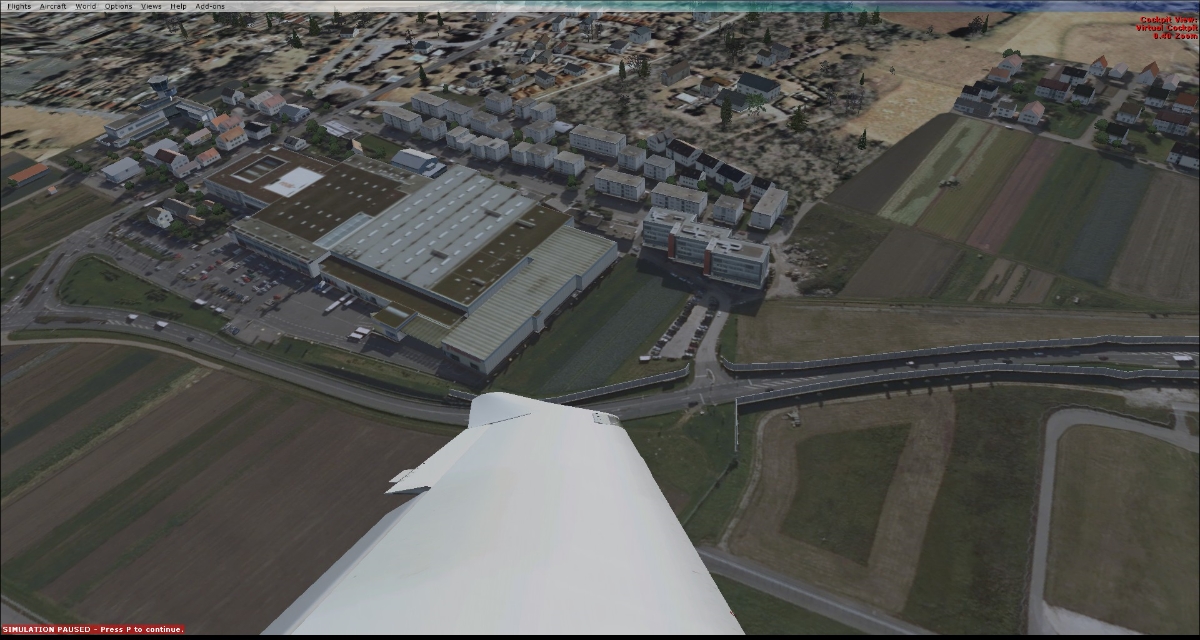Open the Help menu
Image resolution: width=1200 pixels, height=640 pixels.
coord(178,6)
